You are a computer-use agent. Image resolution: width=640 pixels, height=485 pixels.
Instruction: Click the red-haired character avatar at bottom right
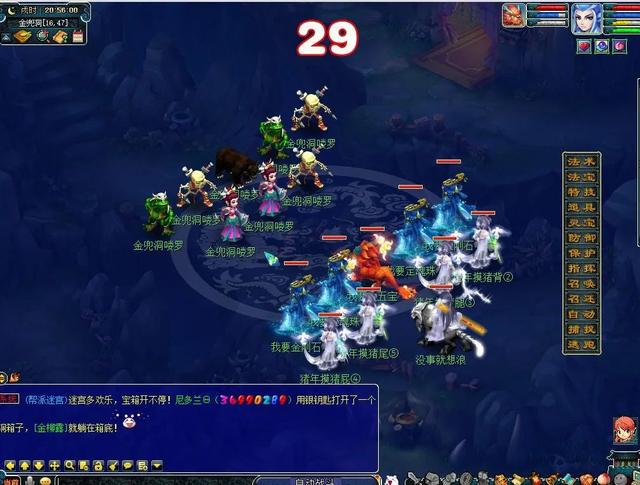tap(623, 432)
